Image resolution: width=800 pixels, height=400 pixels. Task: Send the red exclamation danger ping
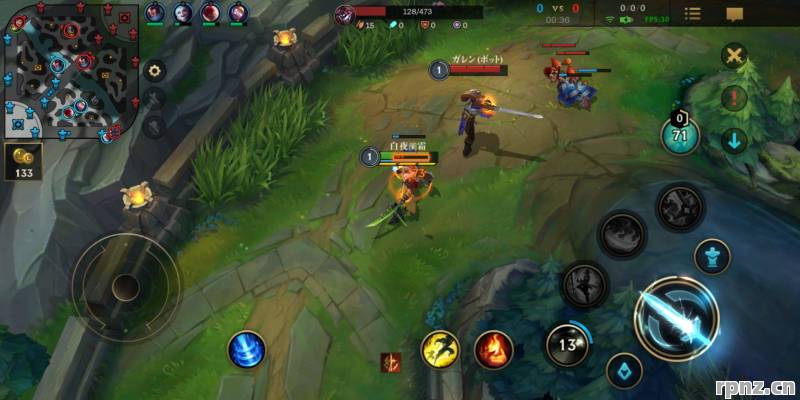click(735, 98)
